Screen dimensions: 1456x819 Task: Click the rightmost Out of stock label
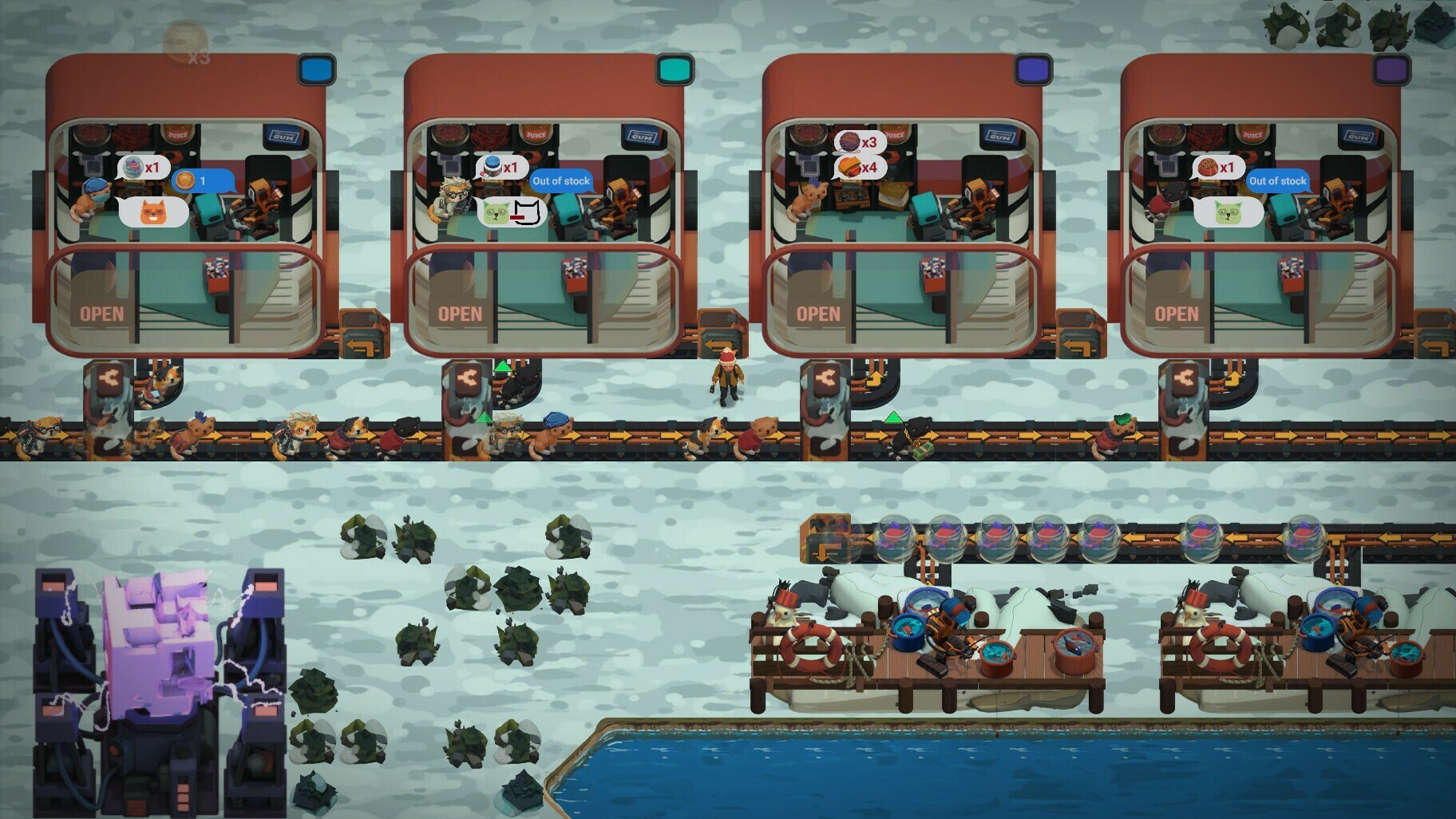click(1278, 180)
